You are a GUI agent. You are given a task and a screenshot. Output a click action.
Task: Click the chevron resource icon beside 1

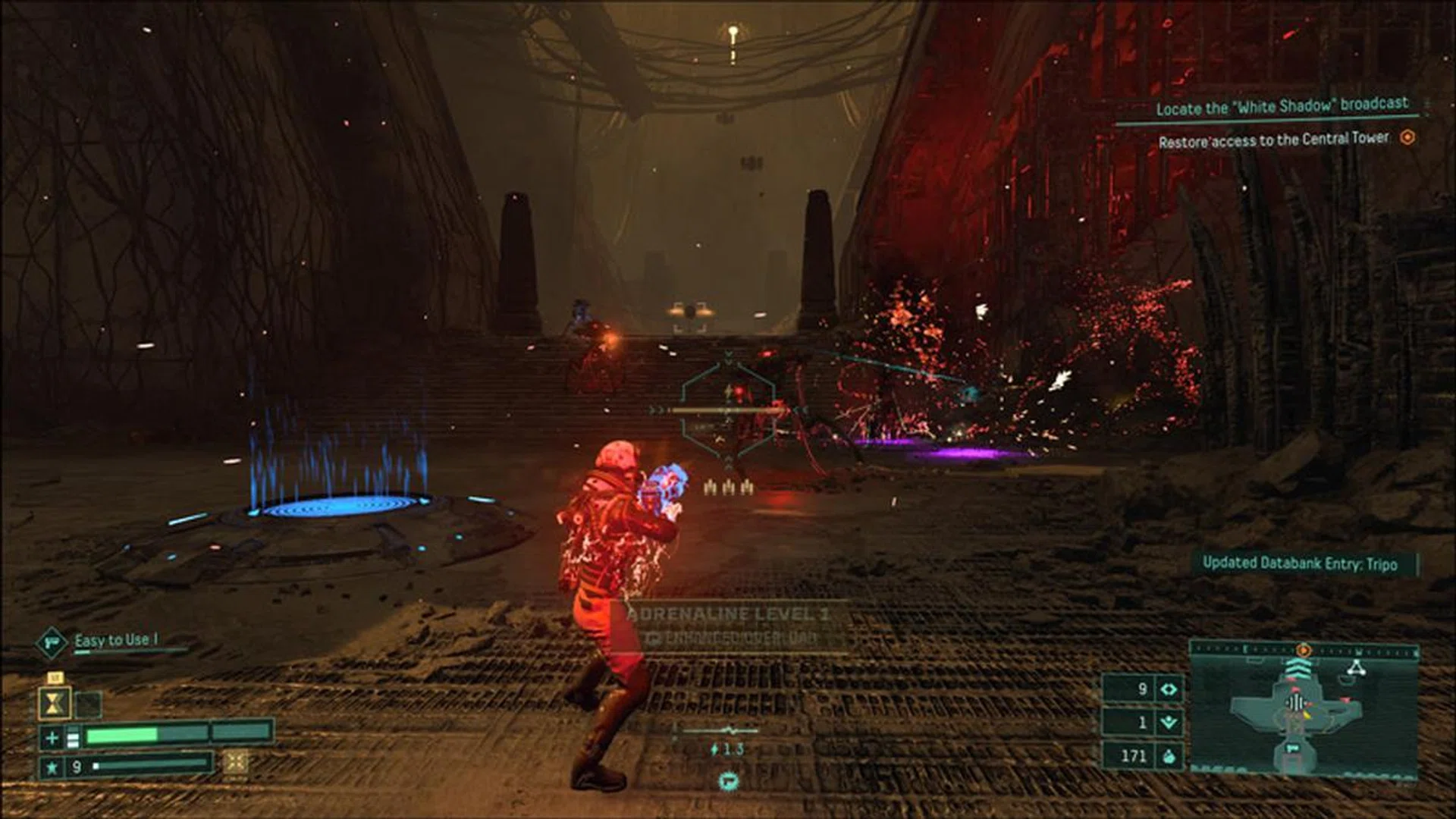[x=1169, y=722]
